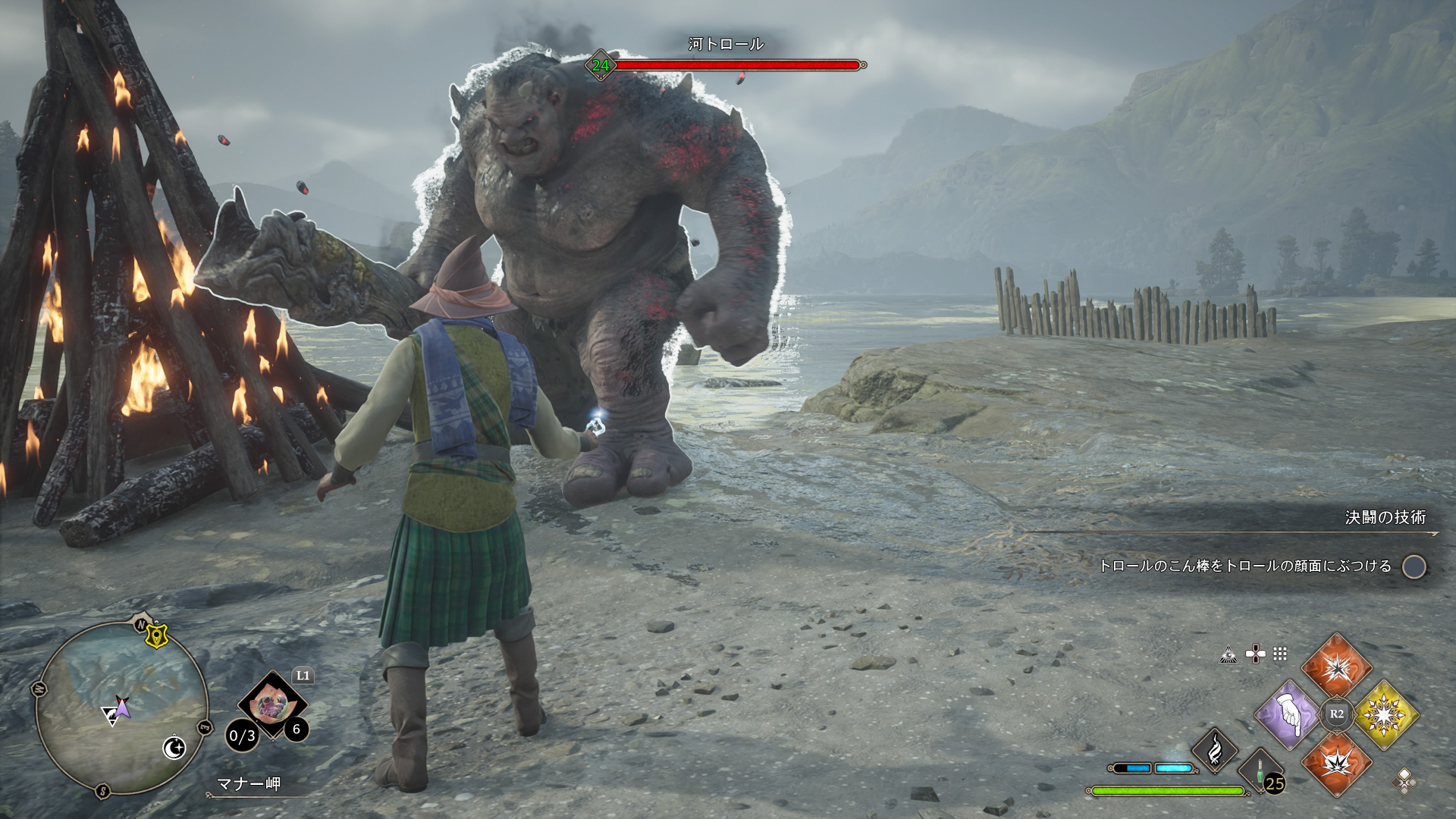Screen dimensions: 1456x819
Task: Select the yellow quest waypoint marker
Action: coord(157,635)
